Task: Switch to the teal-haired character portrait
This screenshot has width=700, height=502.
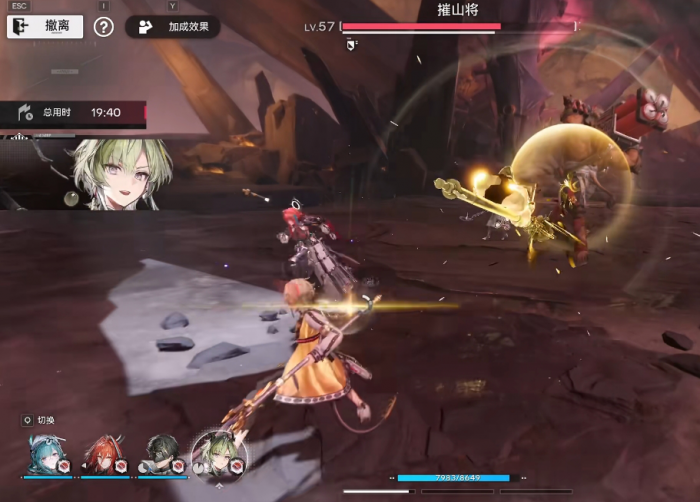Action: coord(46,454)
